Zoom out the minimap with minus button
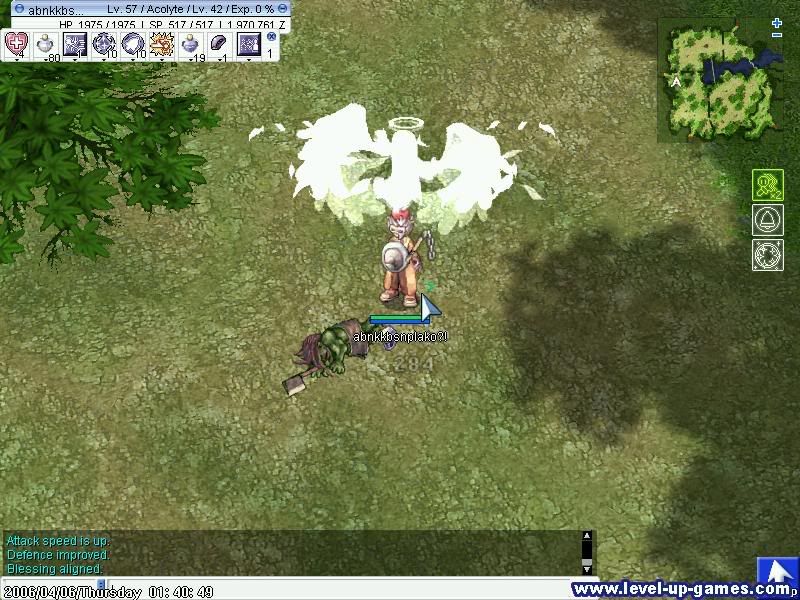Screen dimensions: 800x600 point(777,36)
